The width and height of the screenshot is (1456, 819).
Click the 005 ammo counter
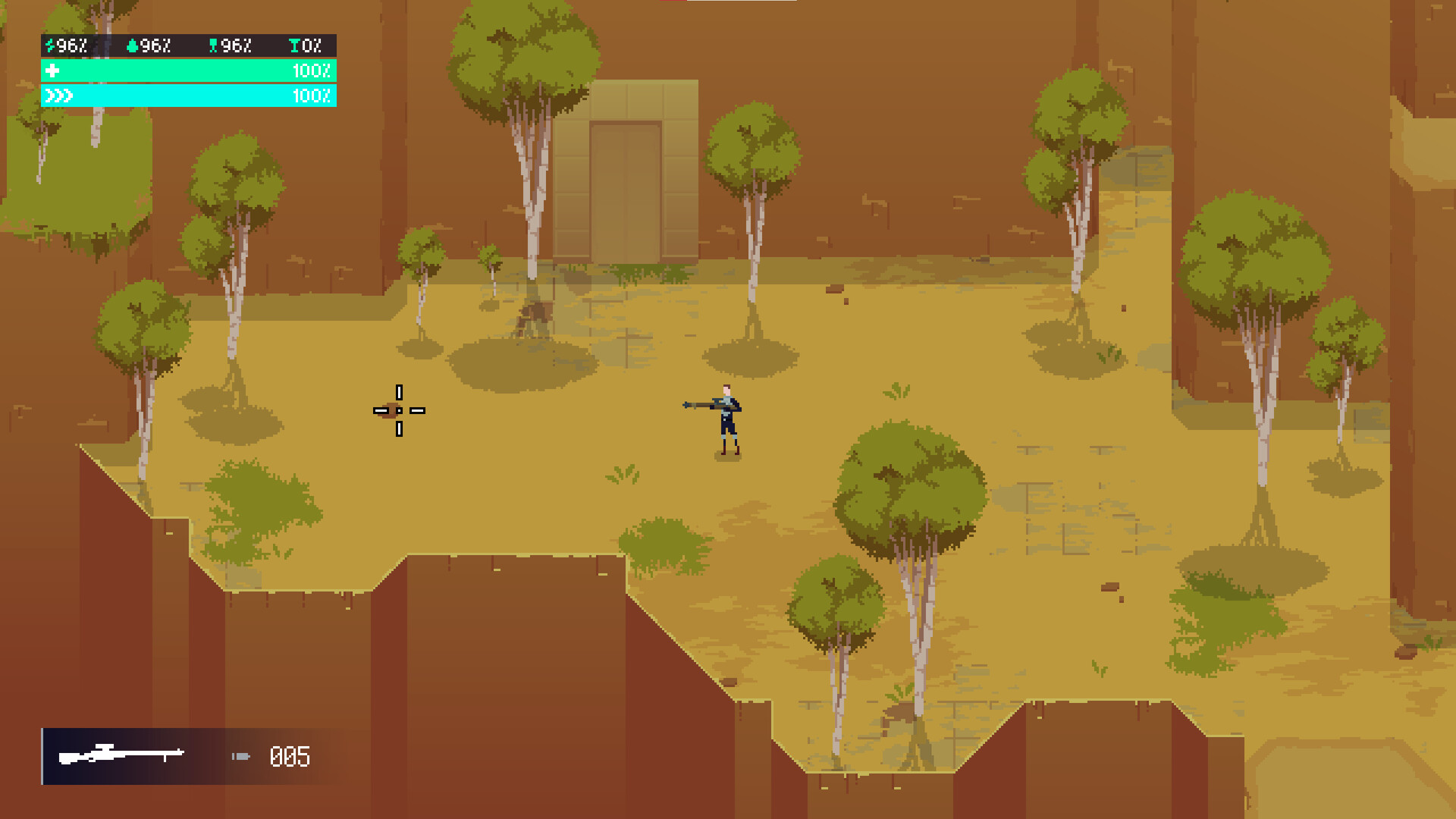pos(290,756)
